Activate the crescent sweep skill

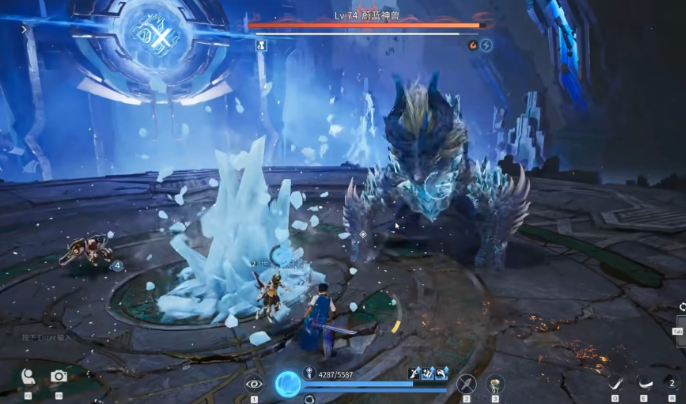click(645, 382)
